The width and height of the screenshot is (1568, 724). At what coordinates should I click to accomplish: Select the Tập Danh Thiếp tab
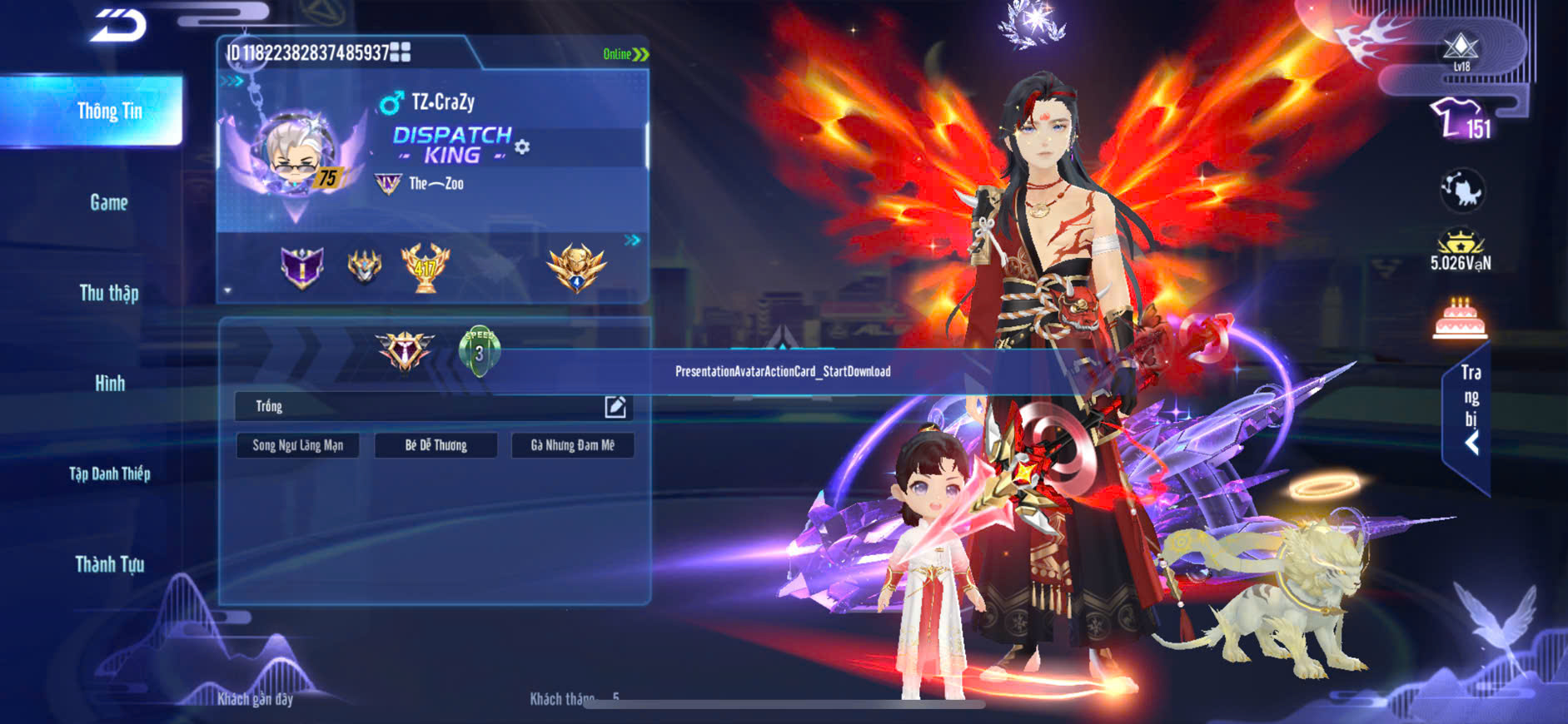(109, 474)
